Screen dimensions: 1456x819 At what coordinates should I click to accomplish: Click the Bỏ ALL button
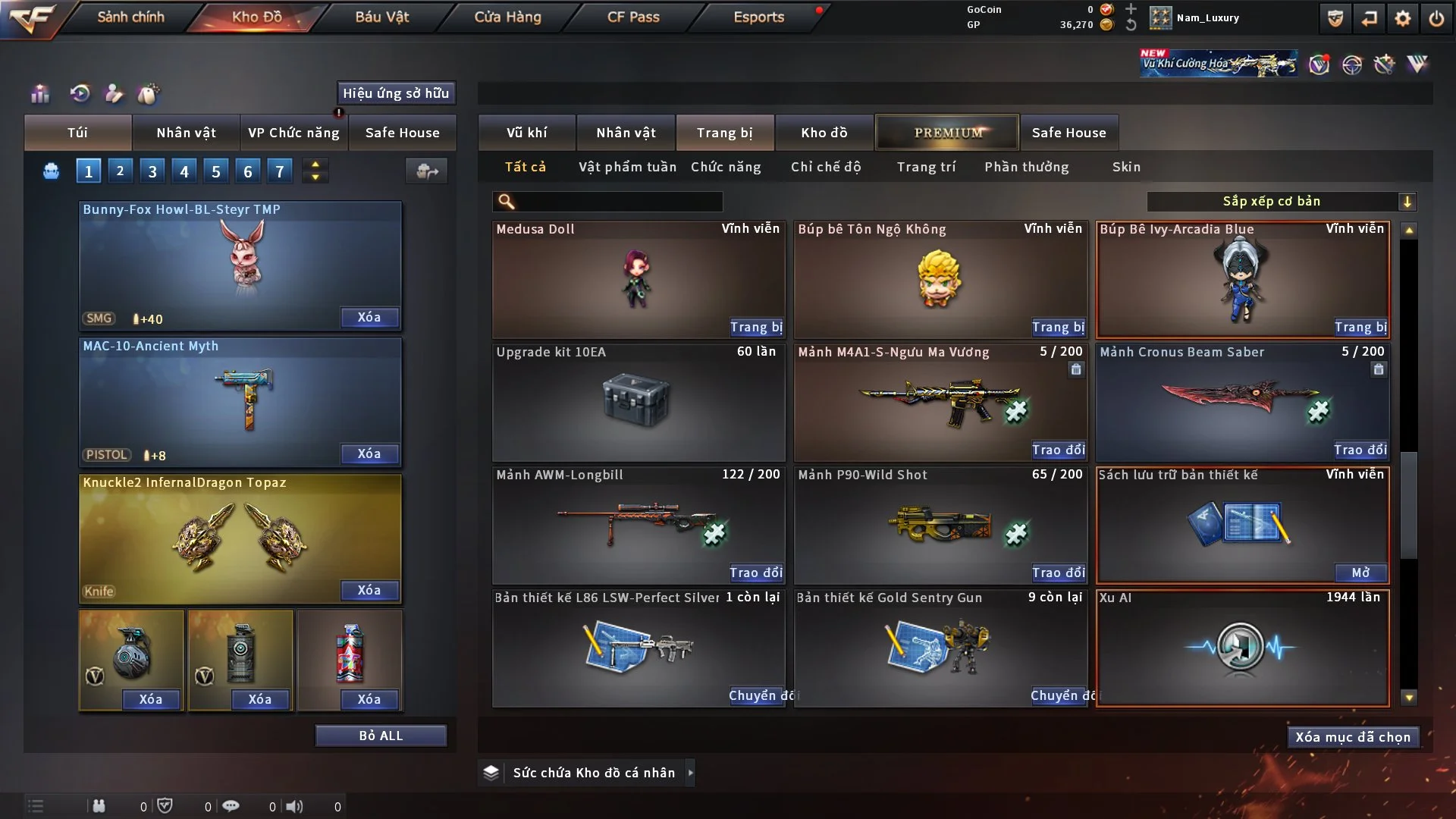tap(381, 736)
